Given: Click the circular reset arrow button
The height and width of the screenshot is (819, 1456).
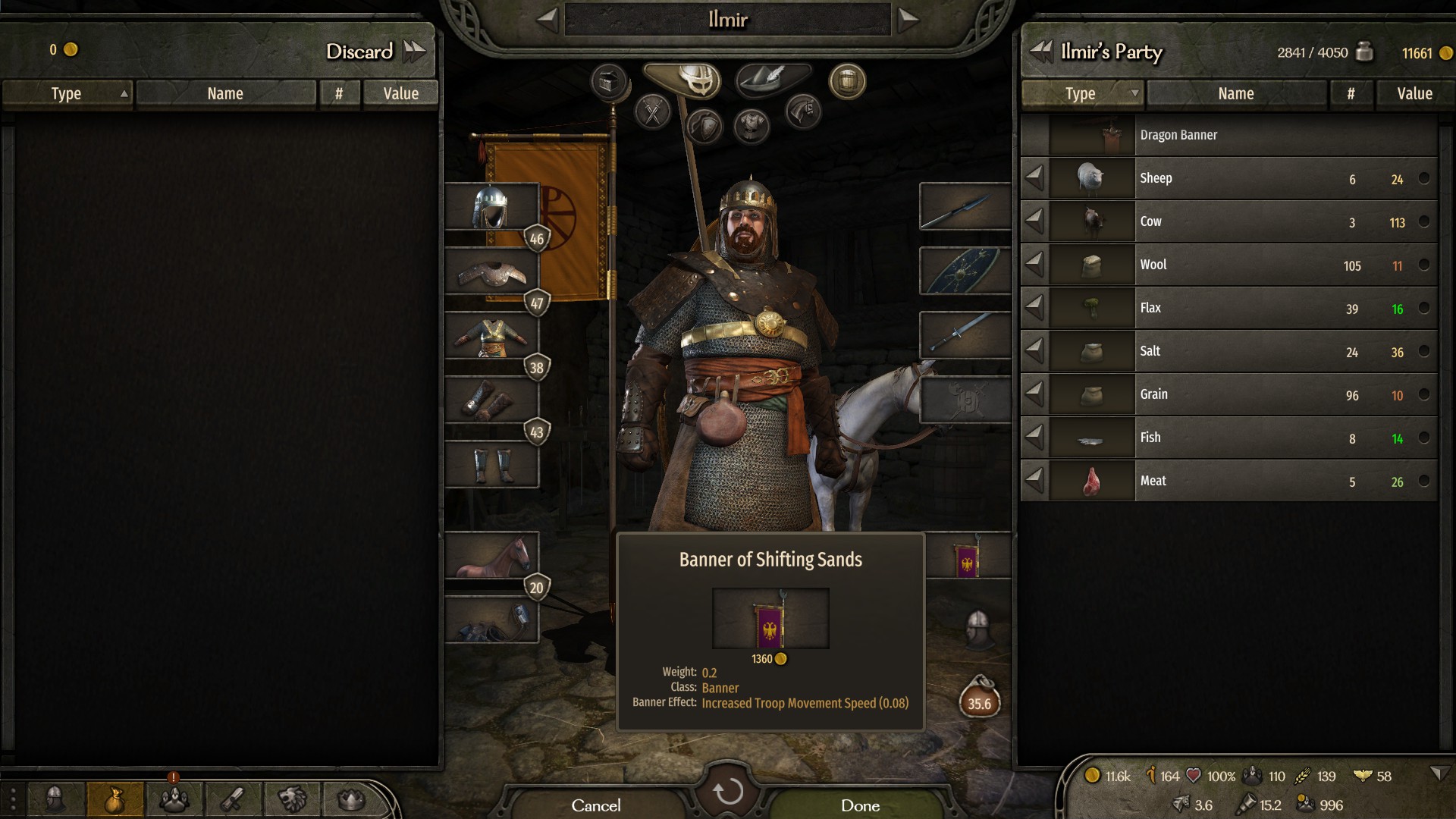Looking at the screenshot, I should (x=728, y=791).
